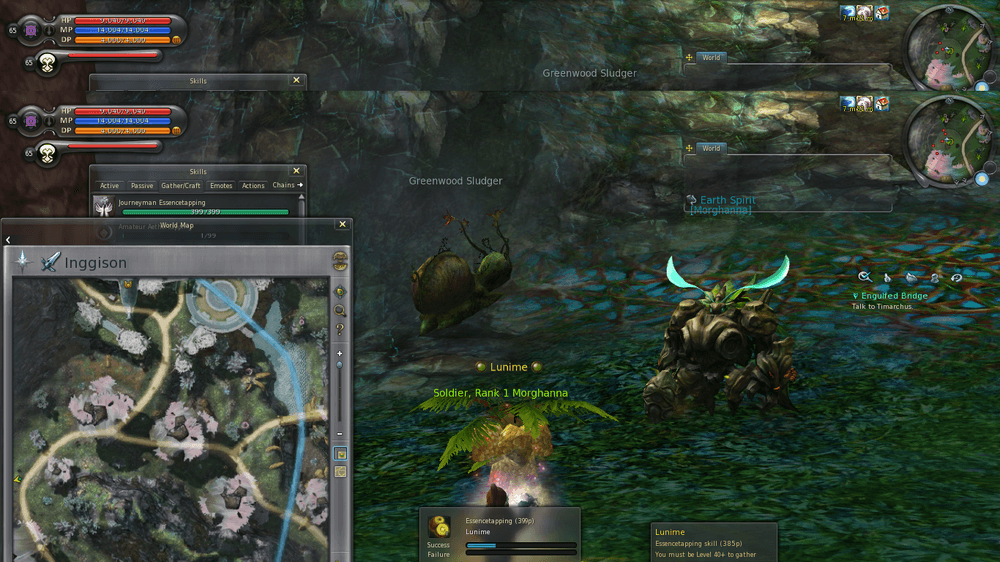Open the map's question mark help
The image size is (1000, 562).
[340, 329]
